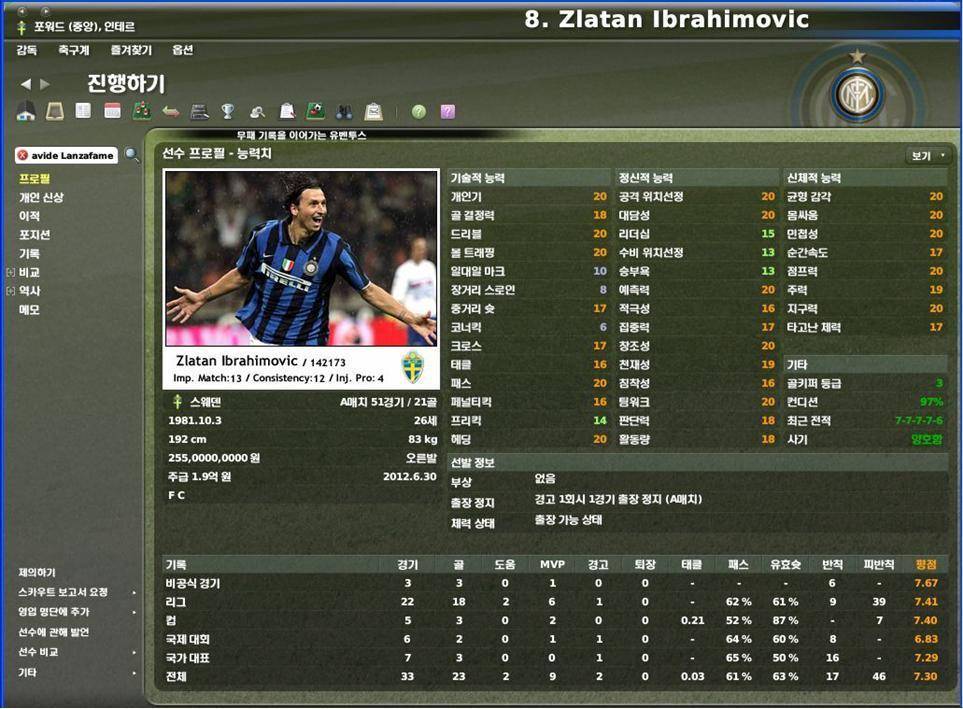Select 개인 신상 in the side menu
Viewport: 963px width, 709px height.
pyautogui.click(x=41, y=197)
